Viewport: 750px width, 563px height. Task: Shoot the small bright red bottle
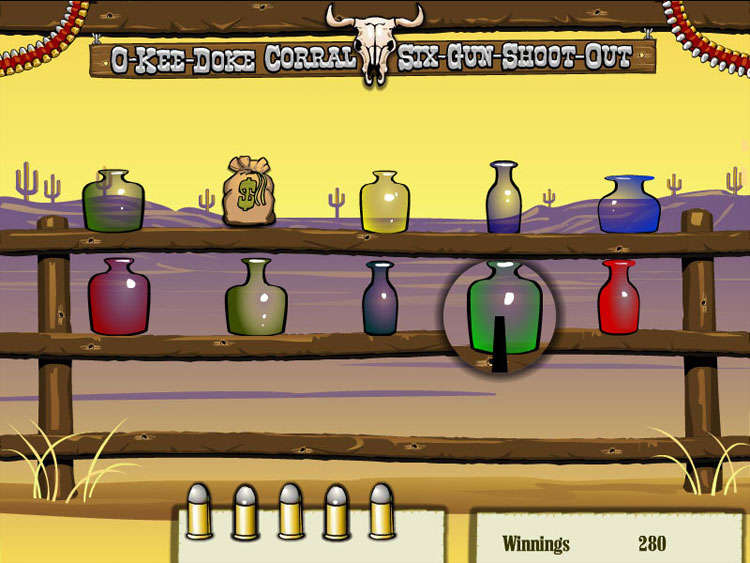[618, 298]
